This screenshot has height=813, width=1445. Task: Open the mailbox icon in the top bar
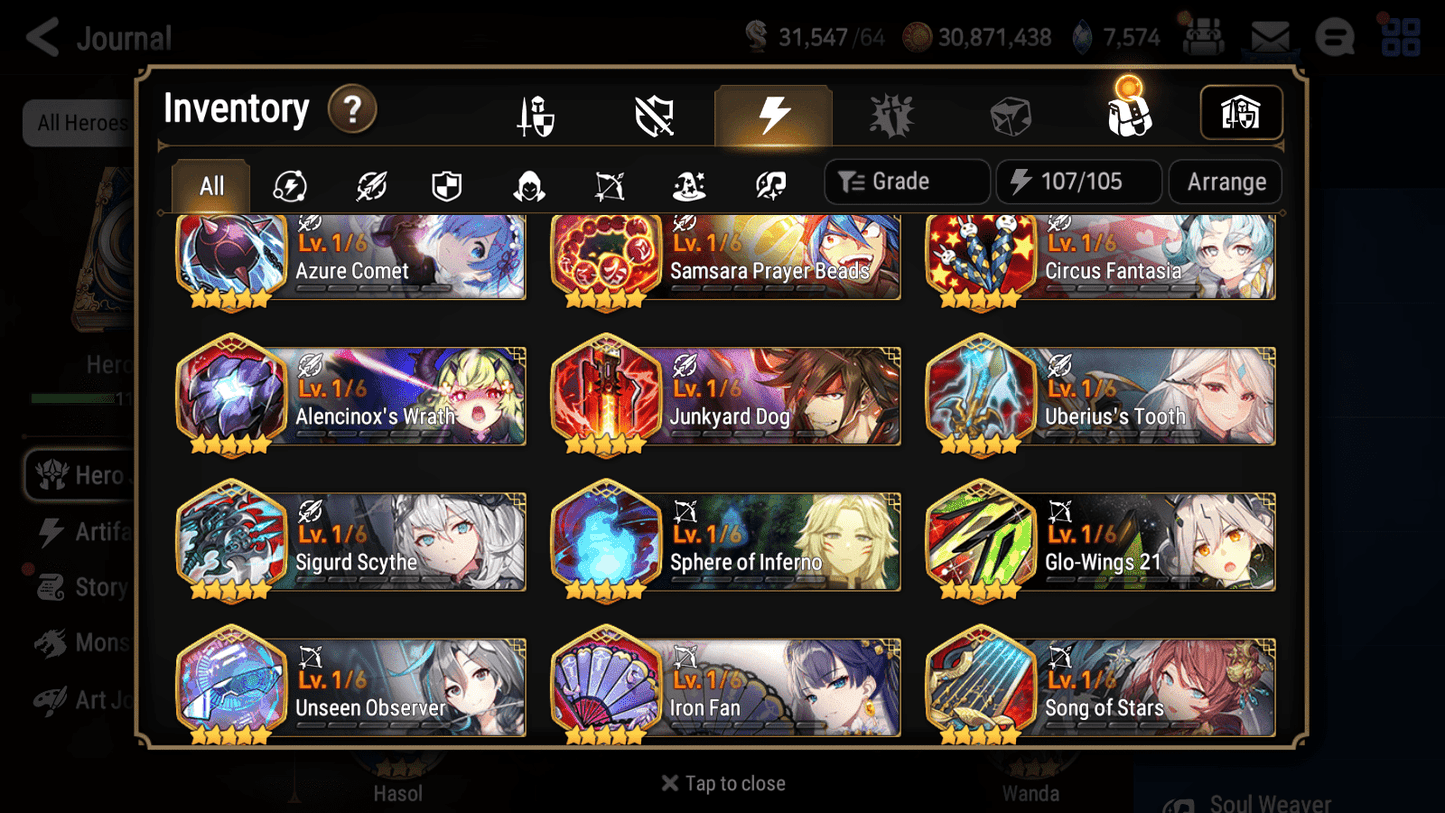(x=1268, y=36)
